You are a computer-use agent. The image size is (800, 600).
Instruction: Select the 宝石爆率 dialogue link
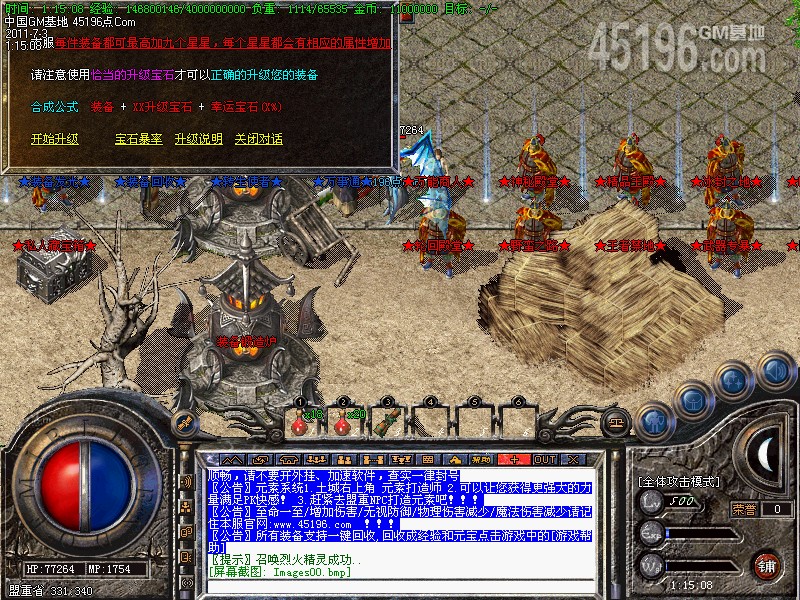pos(138,139)
